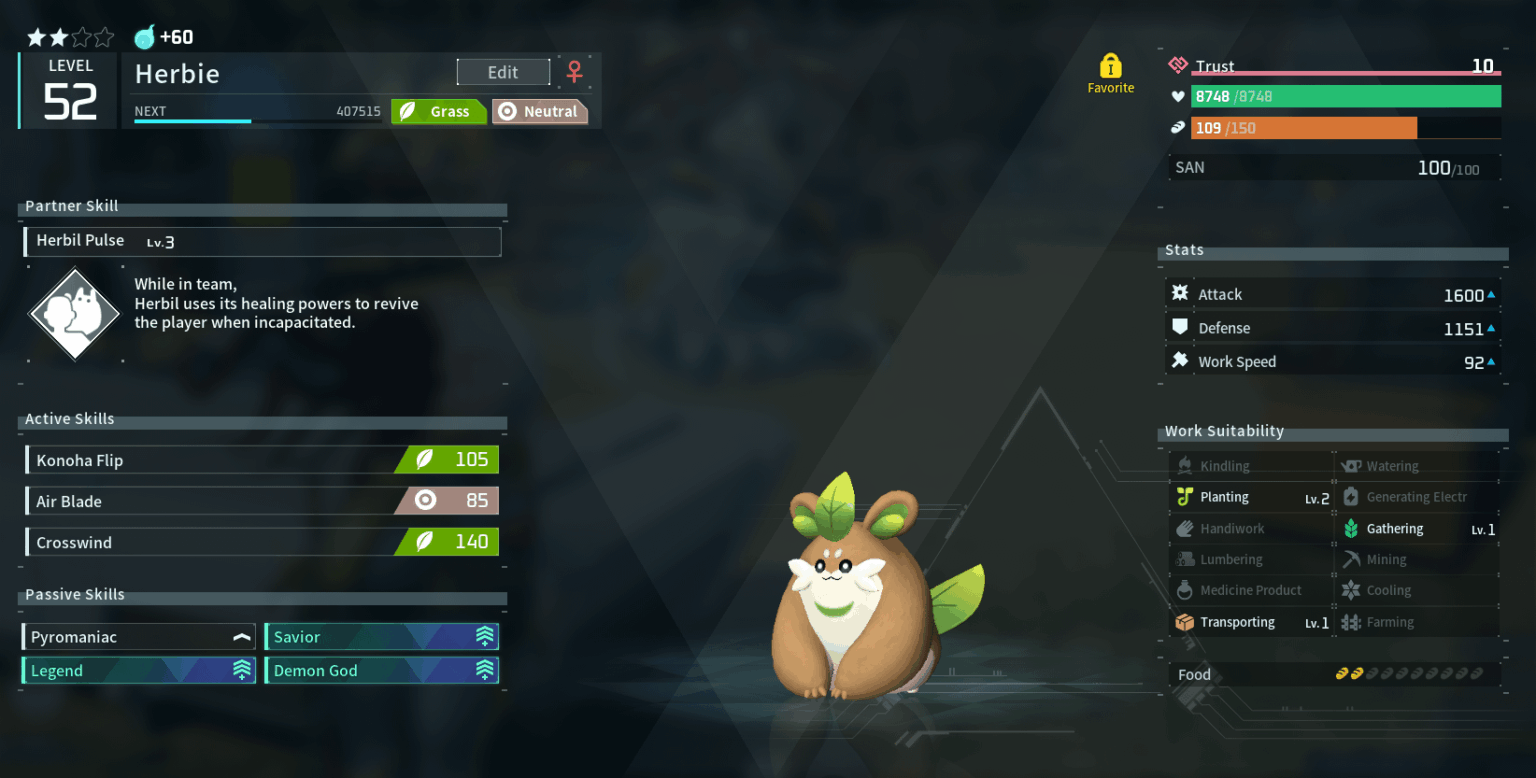Choose the Legend passive skill
1536x778 pixels.
140,670
